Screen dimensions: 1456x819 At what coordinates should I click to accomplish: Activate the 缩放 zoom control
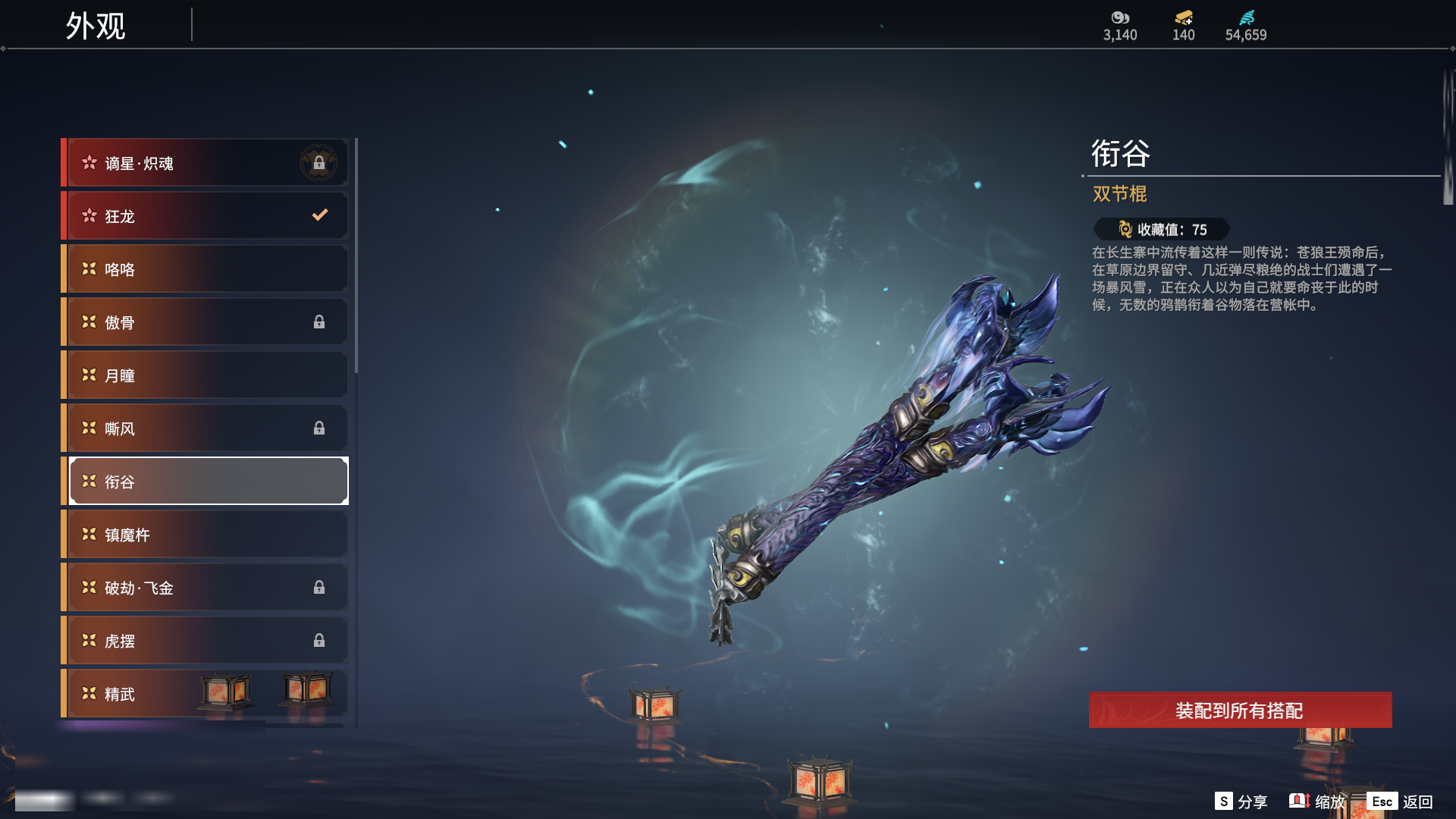(x=1317, y=802)
